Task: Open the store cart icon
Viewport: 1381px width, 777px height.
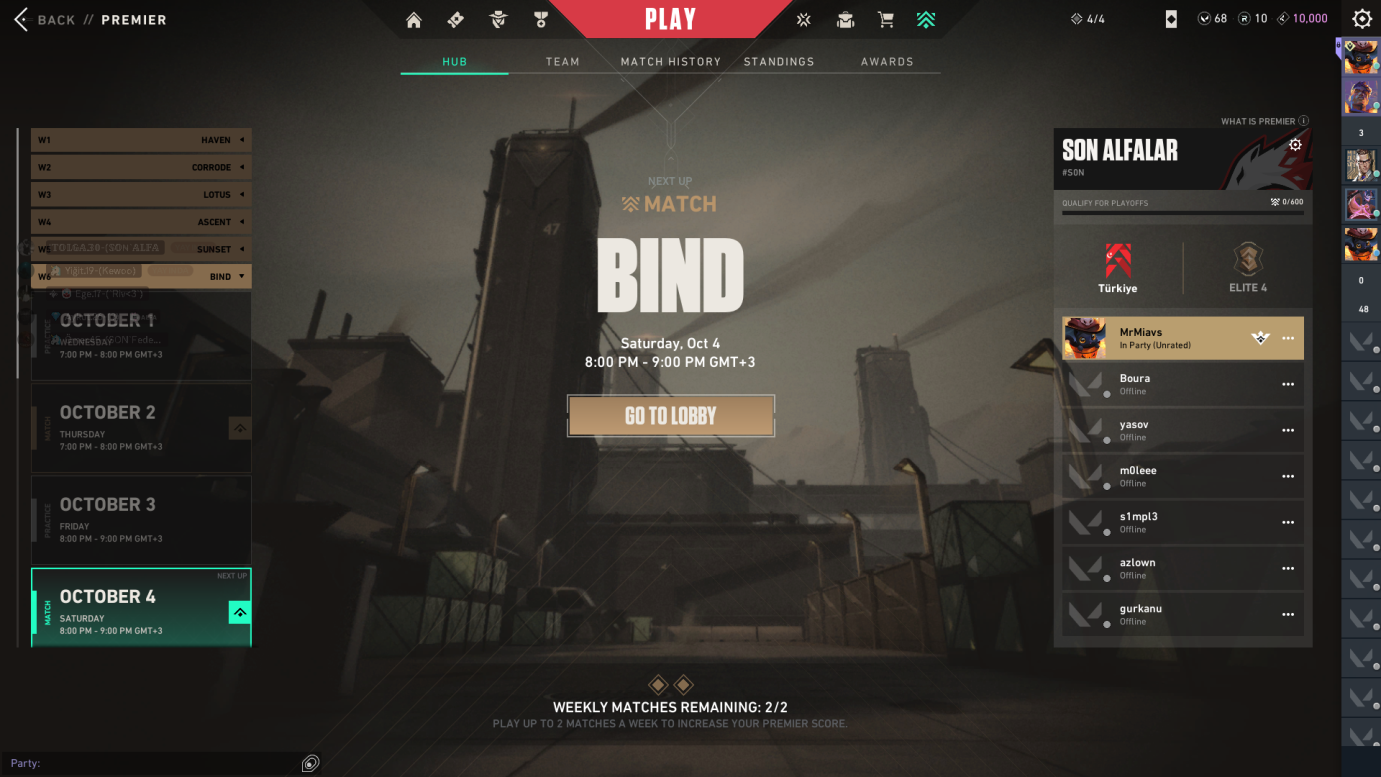Action: coord(885,20)
